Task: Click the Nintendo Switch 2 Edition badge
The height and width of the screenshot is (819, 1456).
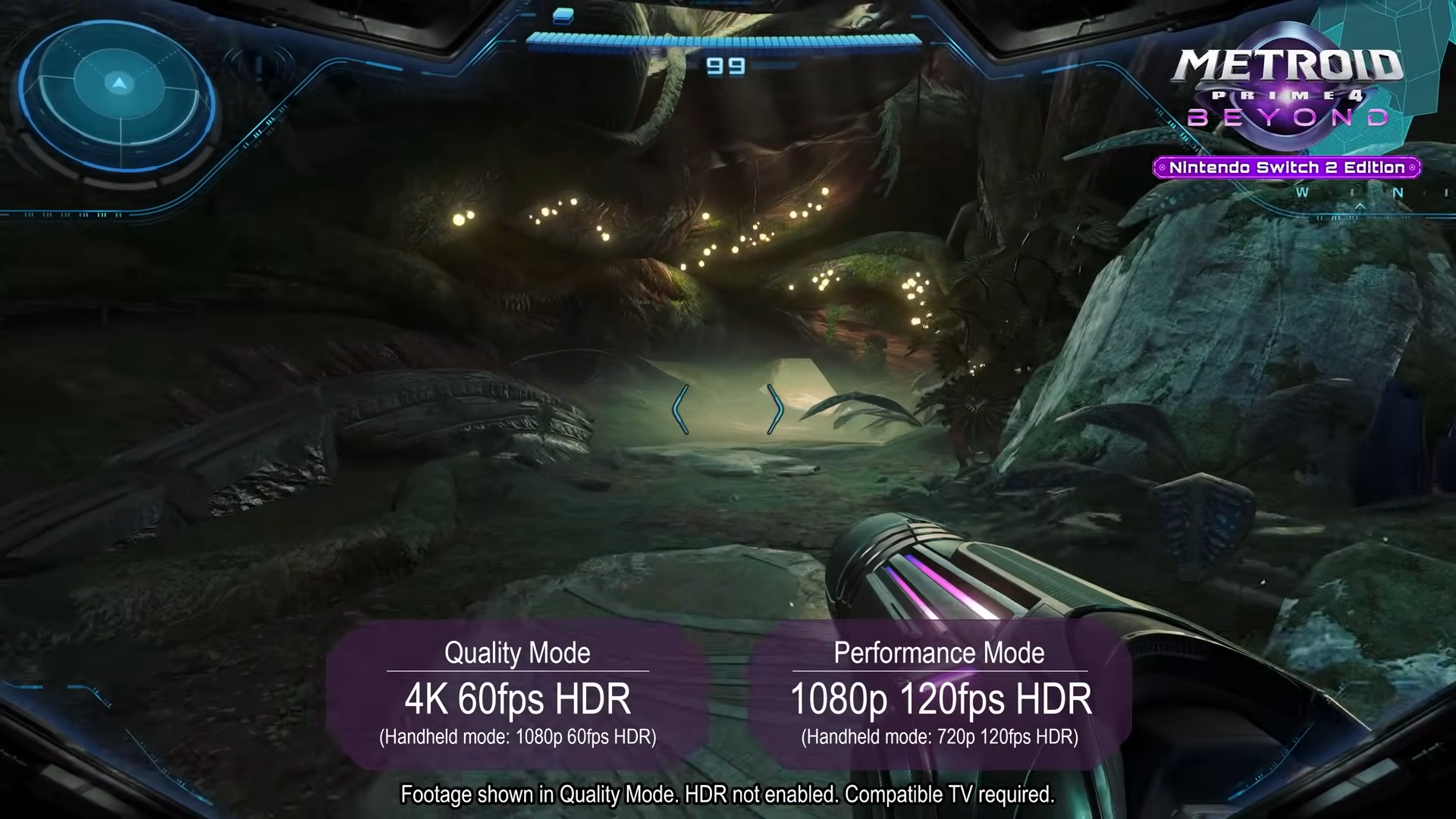Action: point(1286,168)
